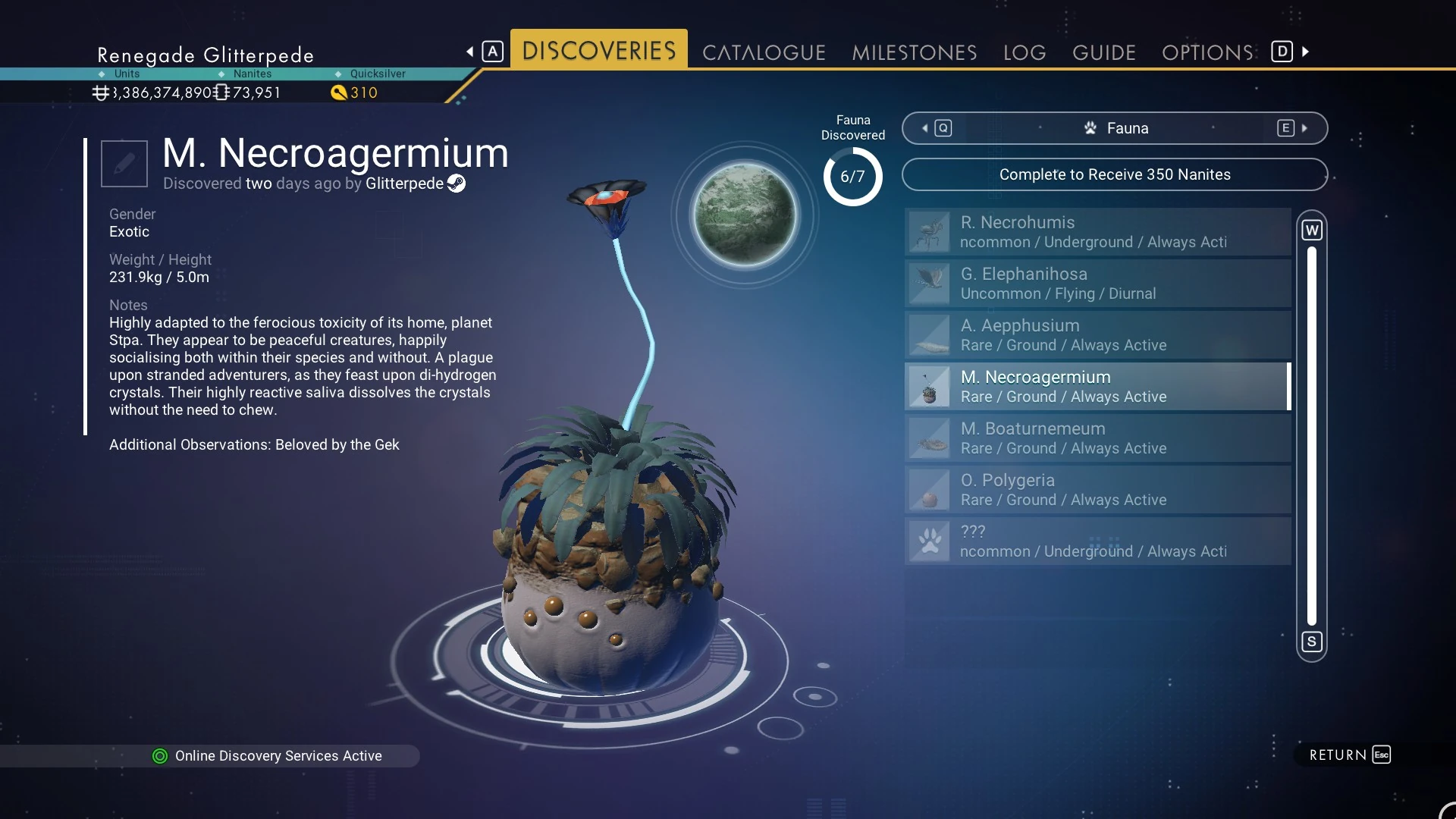Choose the G. Elephanihosa entry
Image resolution: width=1456 pixels, height=819 pixels.
tap(1097, 284)
